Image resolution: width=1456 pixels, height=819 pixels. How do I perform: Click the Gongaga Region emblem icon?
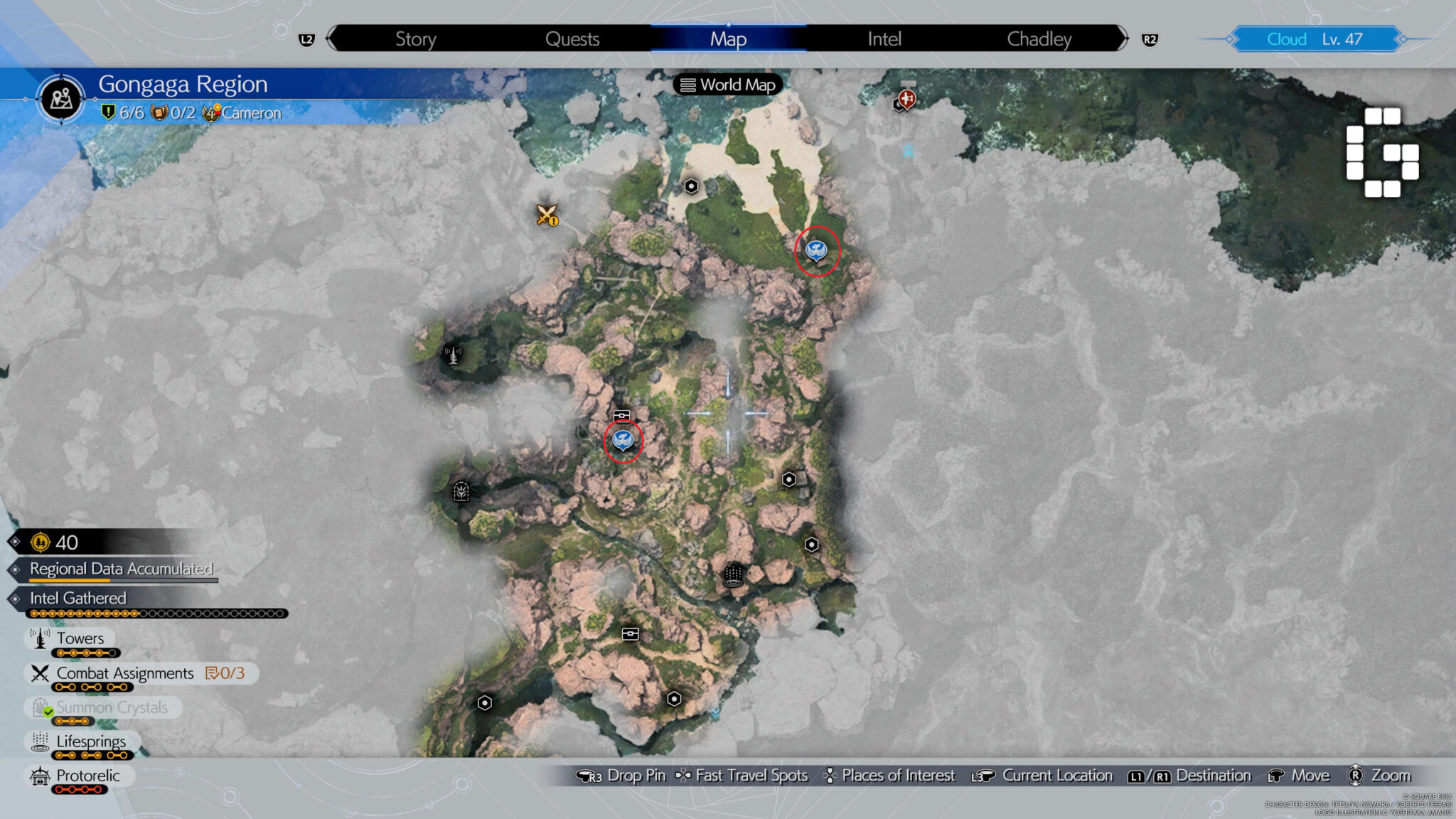click(x=60, y=98)
